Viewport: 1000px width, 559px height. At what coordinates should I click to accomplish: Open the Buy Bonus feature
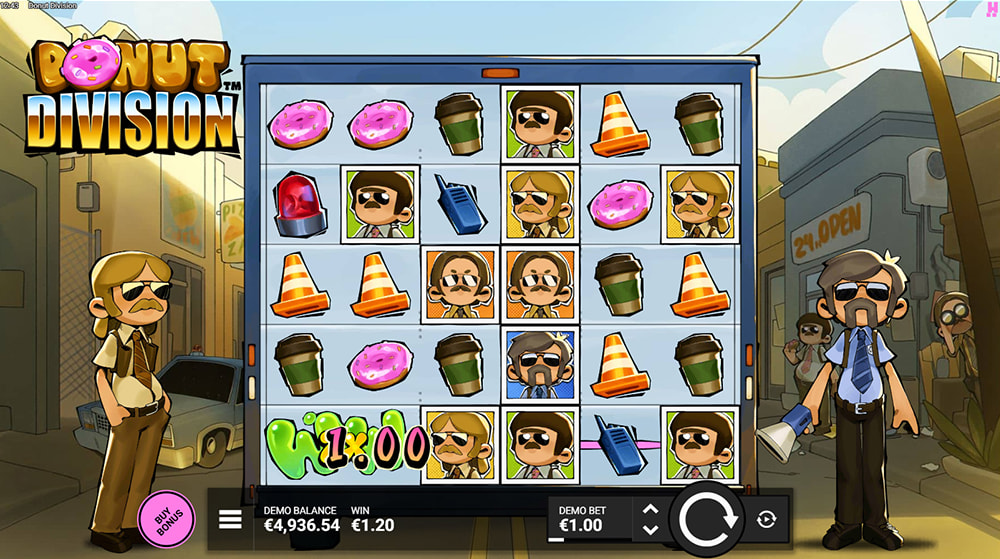[166, 519]
